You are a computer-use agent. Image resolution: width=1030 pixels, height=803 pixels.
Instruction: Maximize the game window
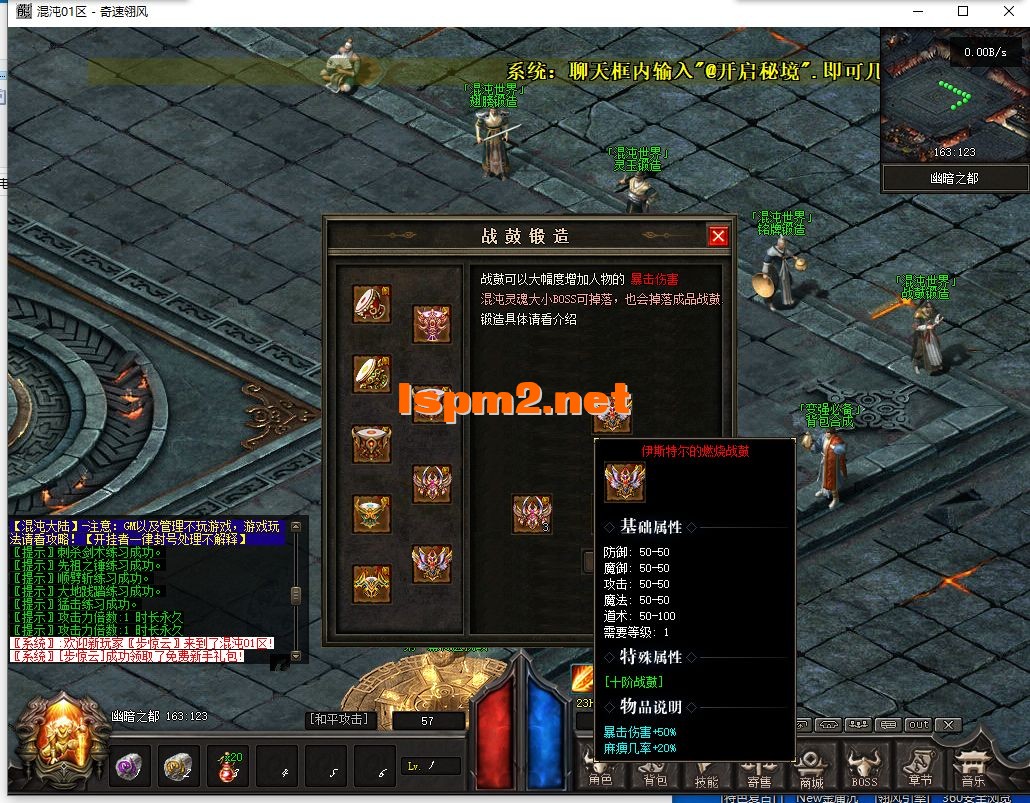pyautogui.click(x=963, y=11)
